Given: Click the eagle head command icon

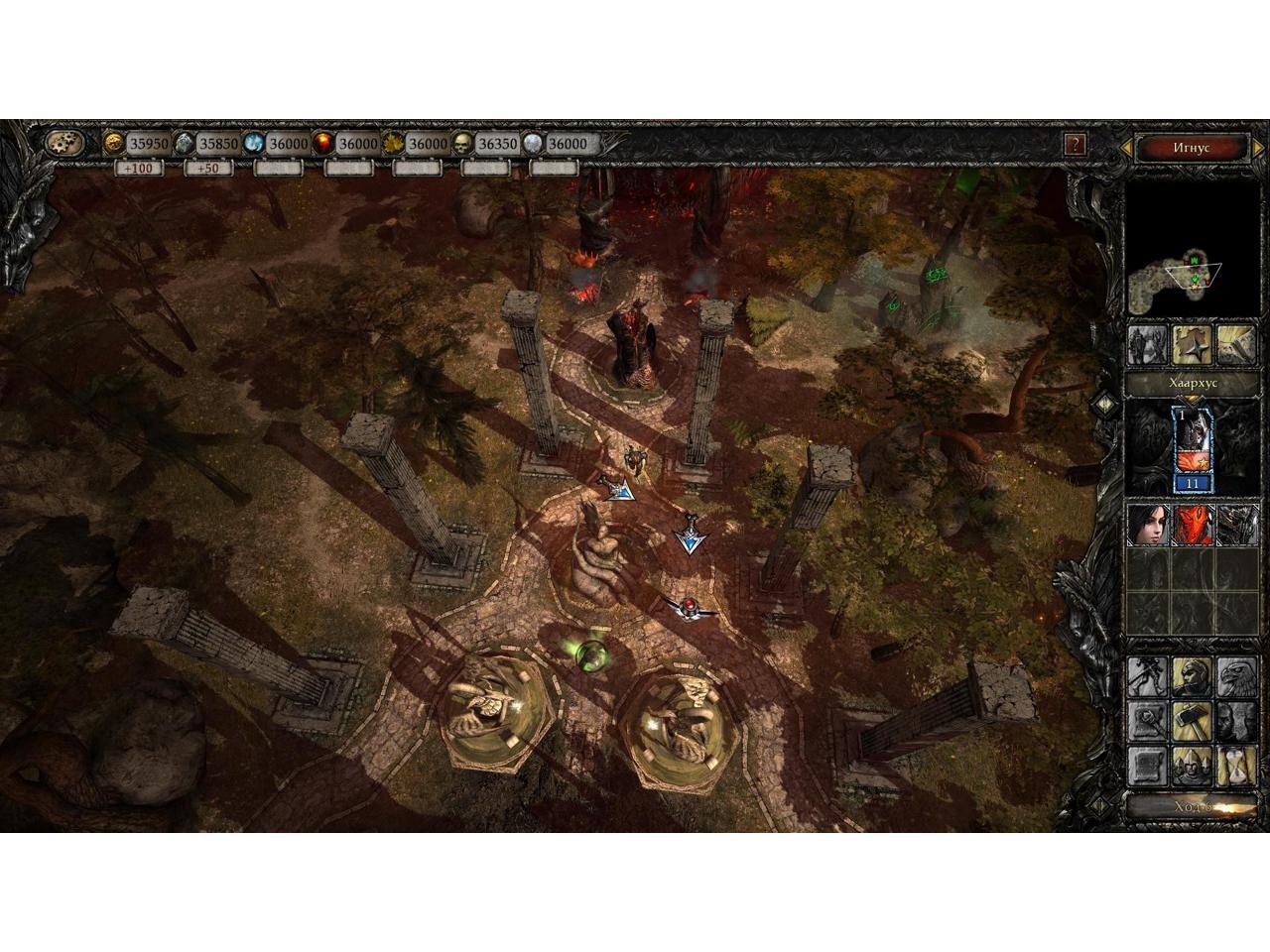Looking at the screenshot, I should pos(1235,677).
